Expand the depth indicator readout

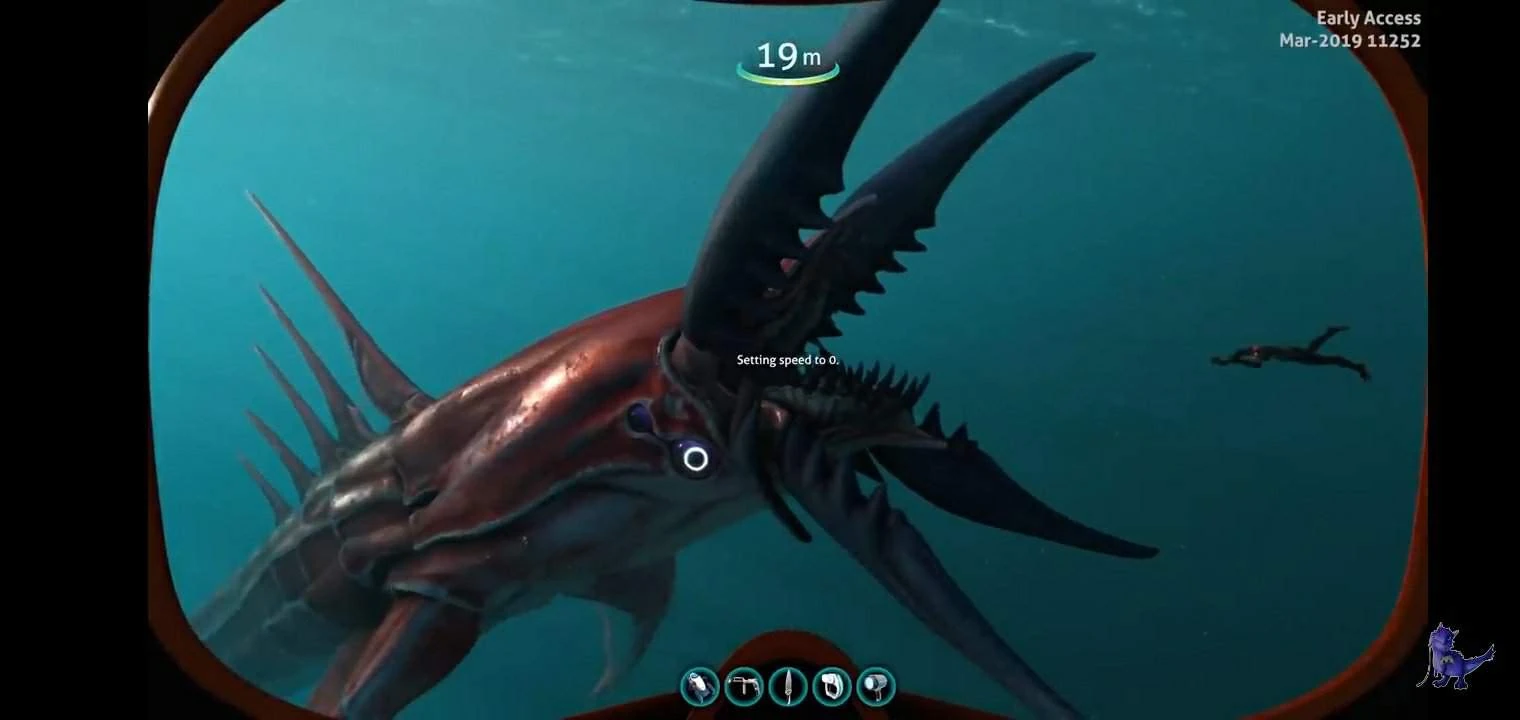[786, 57]
